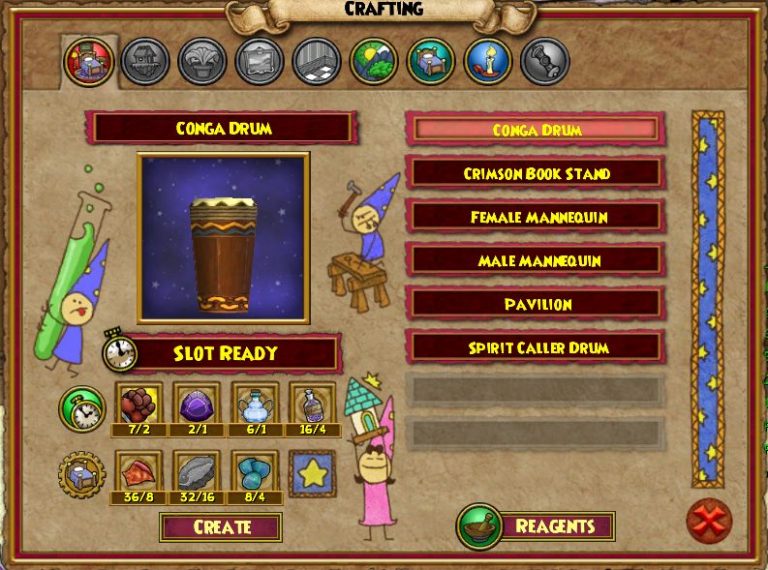Screen dimensions: 768x570
Task: Switch to the landscape outdoor tab
Action: tap(374, 61)
